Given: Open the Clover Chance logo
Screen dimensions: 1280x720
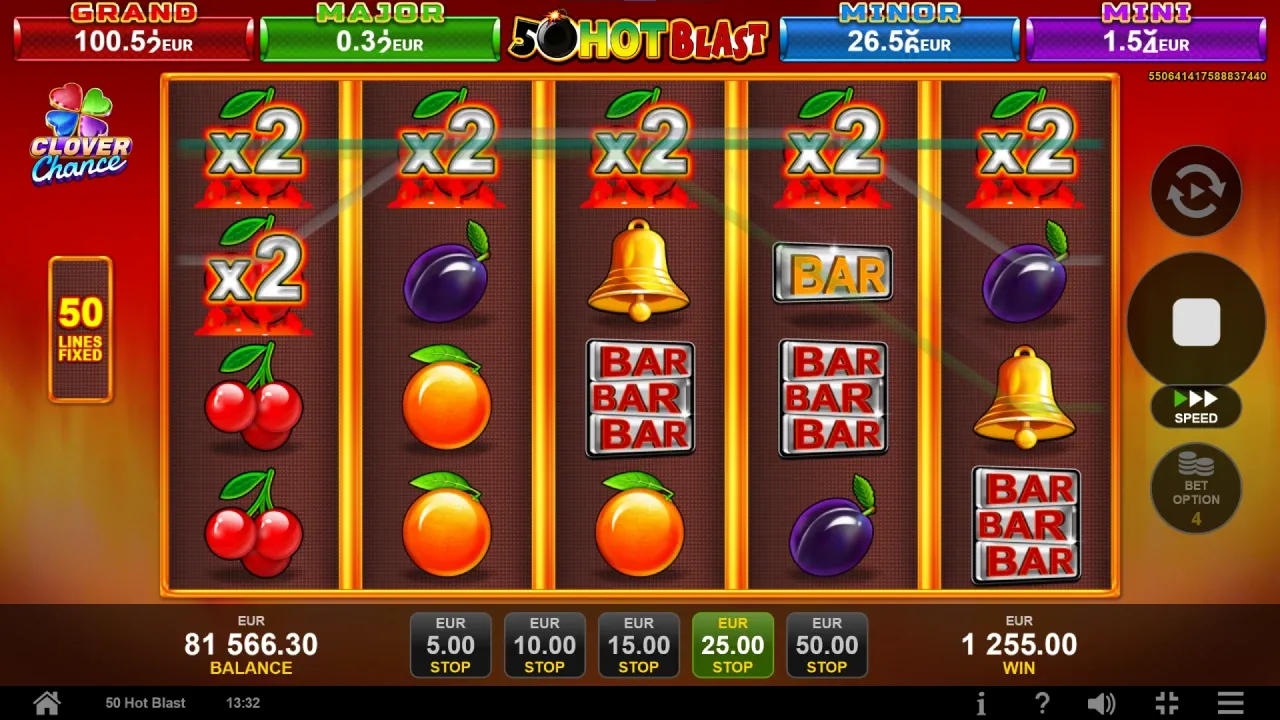Looking at the screenshot, I should [80, 136].
